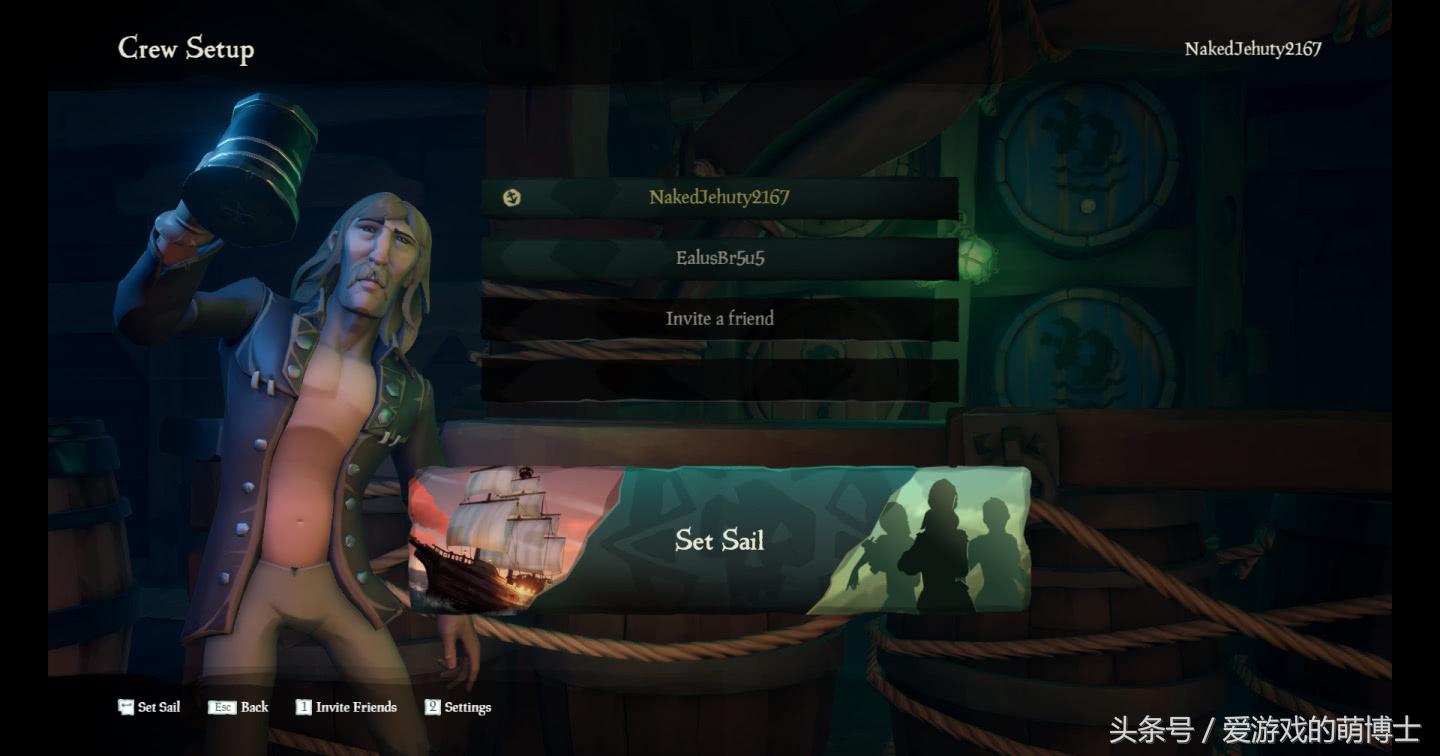Choose the Invite a friend slot
The width and height of the screenshot is (1440, 756).
(719, 319)
